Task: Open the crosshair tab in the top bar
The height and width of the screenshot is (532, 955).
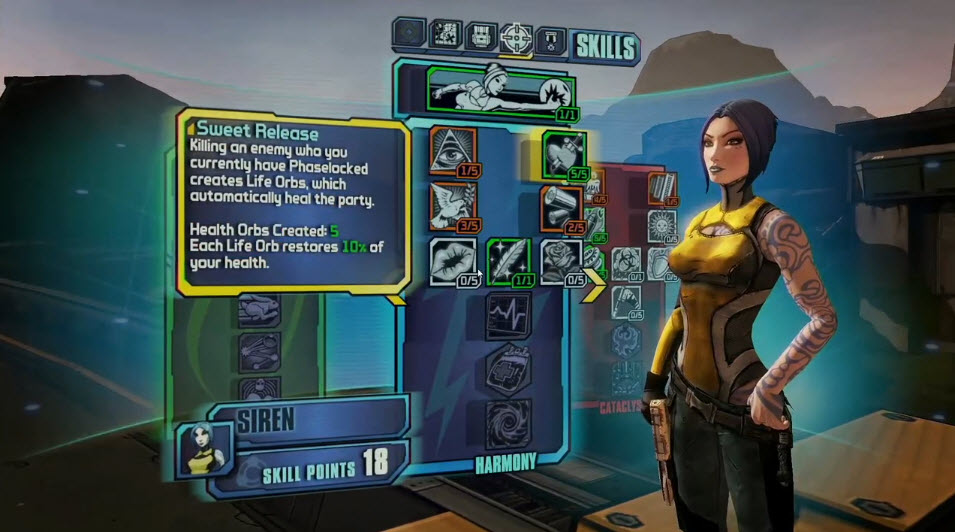Action: (x=516, y=37)
